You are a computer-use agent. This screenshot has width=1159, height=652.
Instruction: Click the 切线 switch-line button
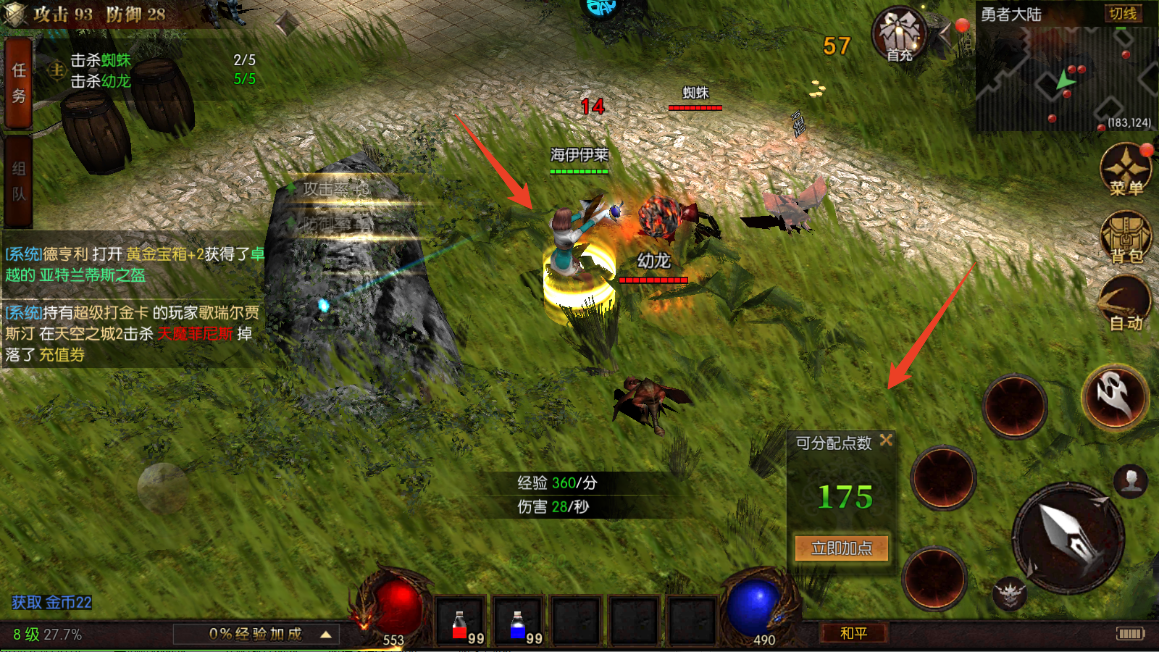(x=1122, y=14)
